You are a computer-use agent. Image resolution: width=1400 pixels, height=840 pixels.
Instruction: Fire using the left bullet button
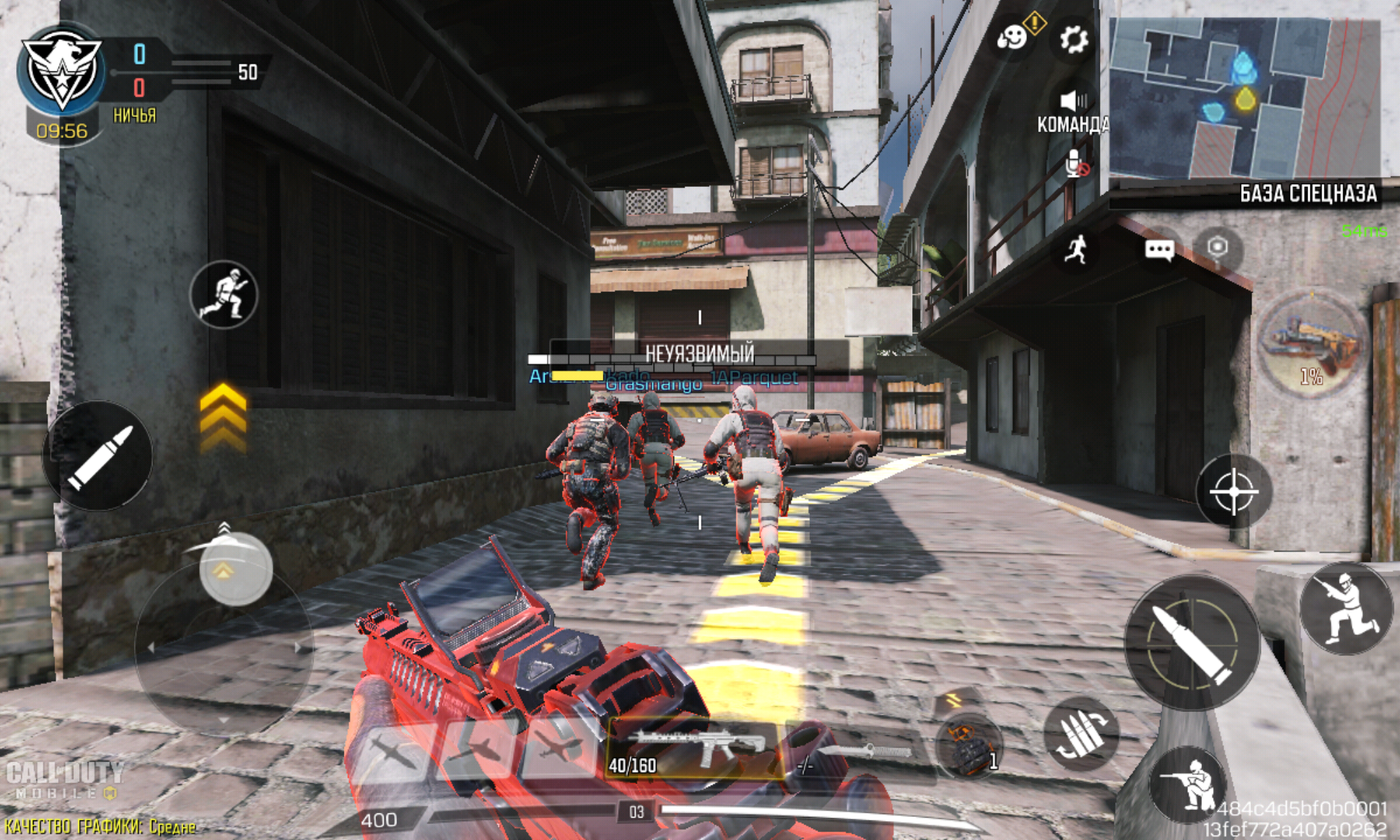(x=98, y=456)
